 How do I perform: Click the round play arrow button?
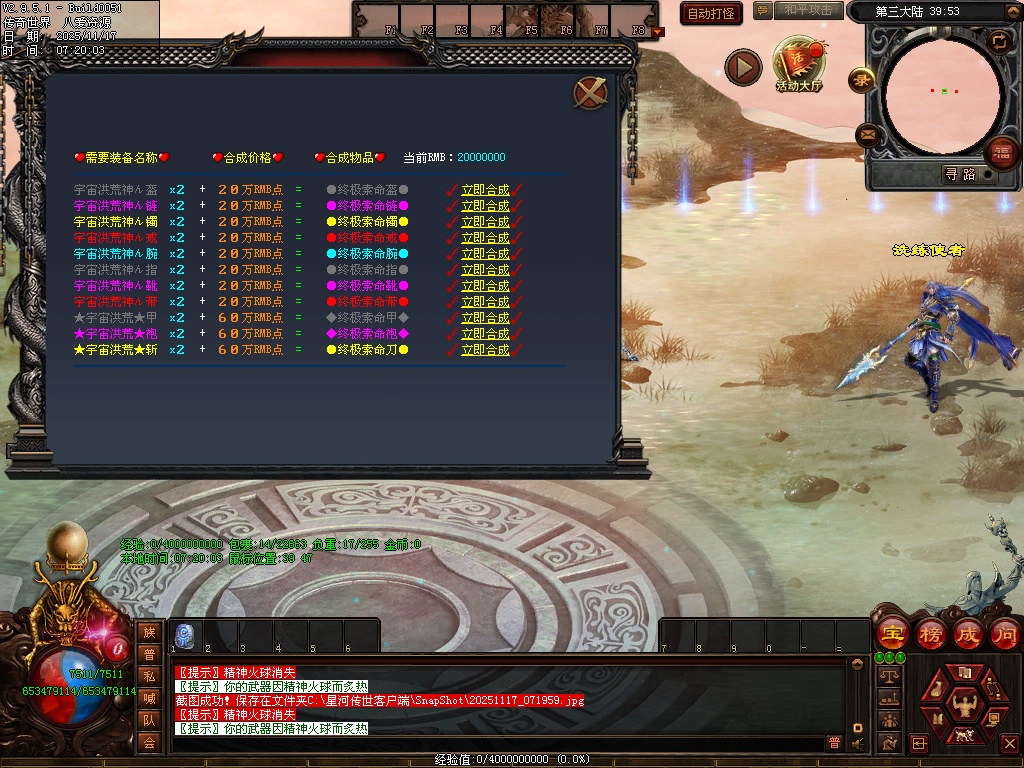click(743, 68)
